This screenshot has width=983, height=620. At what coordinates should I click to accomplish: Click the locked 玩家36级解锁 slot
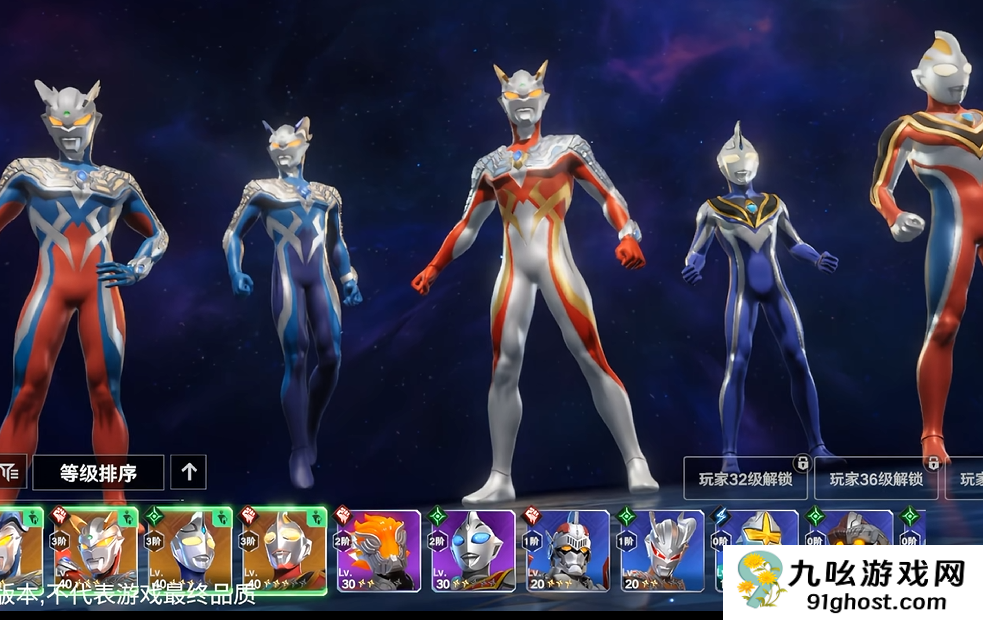click(x=876, y=479)
